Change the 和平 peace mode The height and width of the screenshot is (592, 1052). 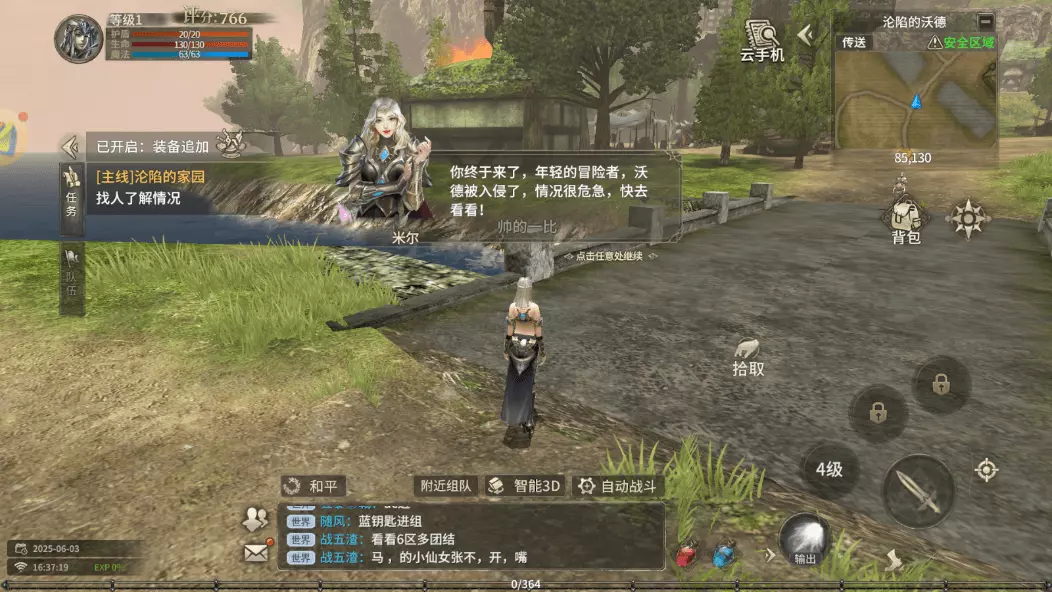pos(313,486)
